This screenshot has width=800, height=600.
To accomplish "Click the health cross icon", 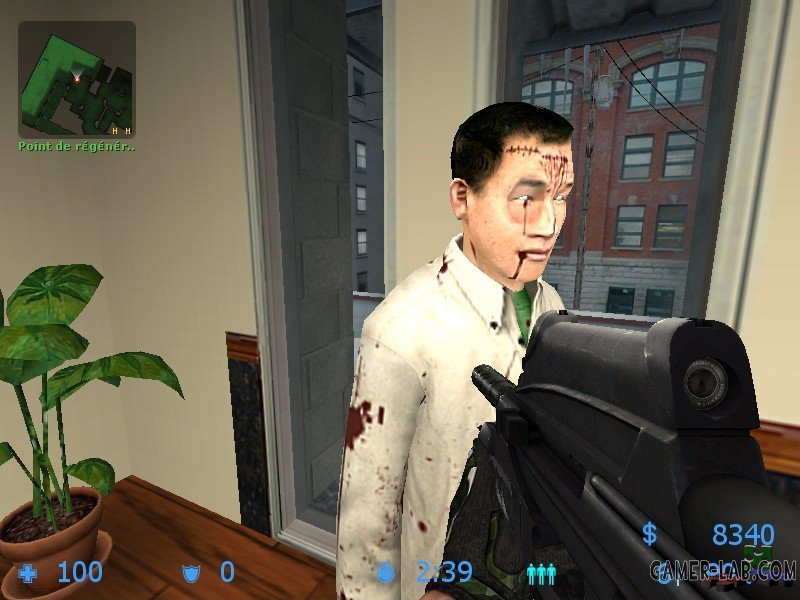I will click(28, 573).
